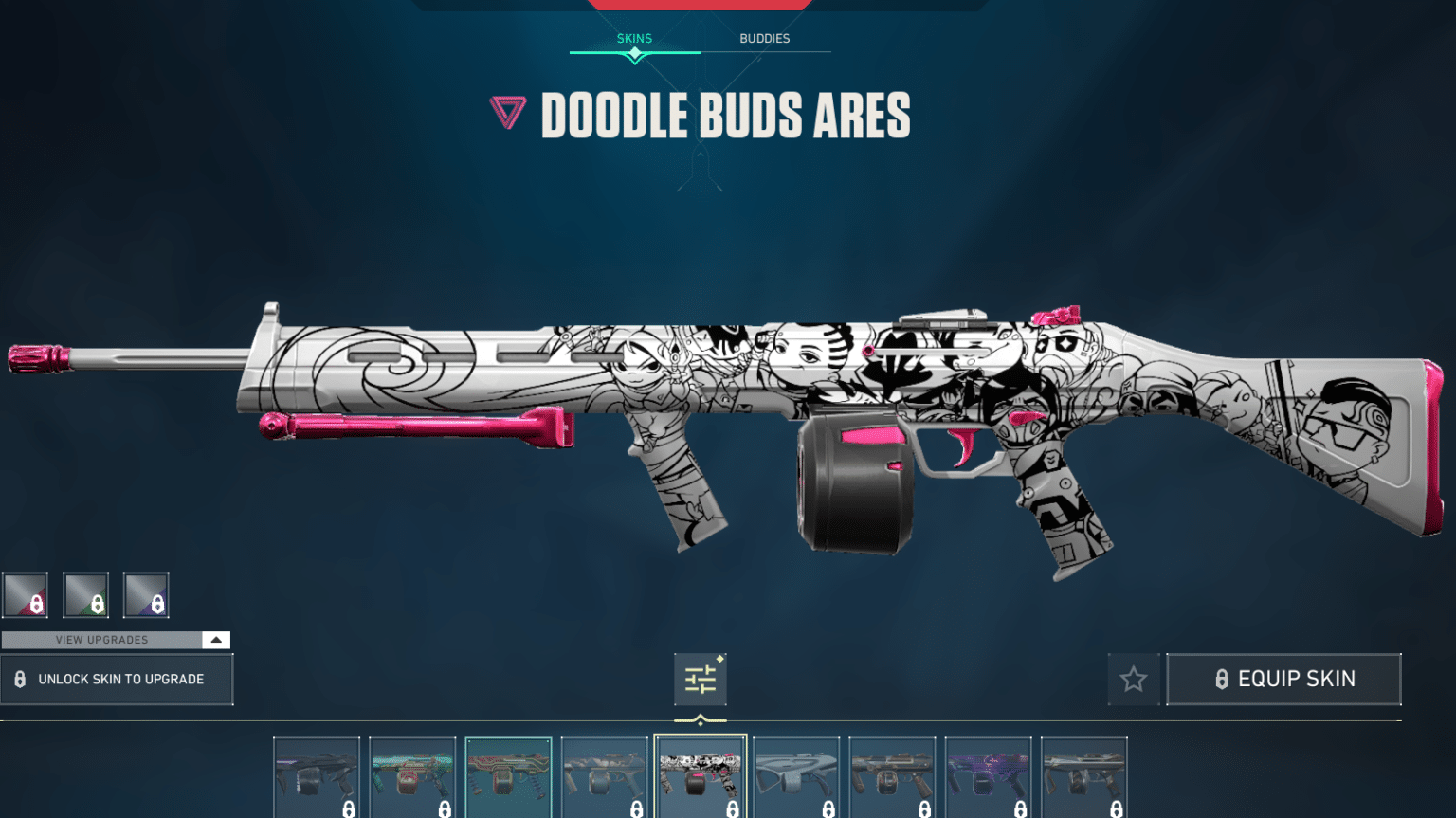
Task: Open the skin filter sliders button
Action: coord(701,679)
